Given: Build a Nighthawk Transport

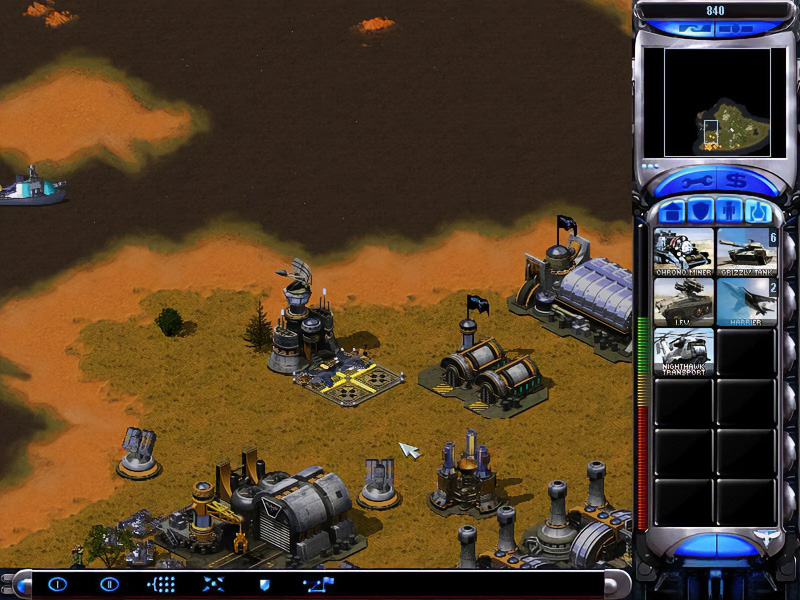Looking at the screenshot, I should [x=683, y=351].
